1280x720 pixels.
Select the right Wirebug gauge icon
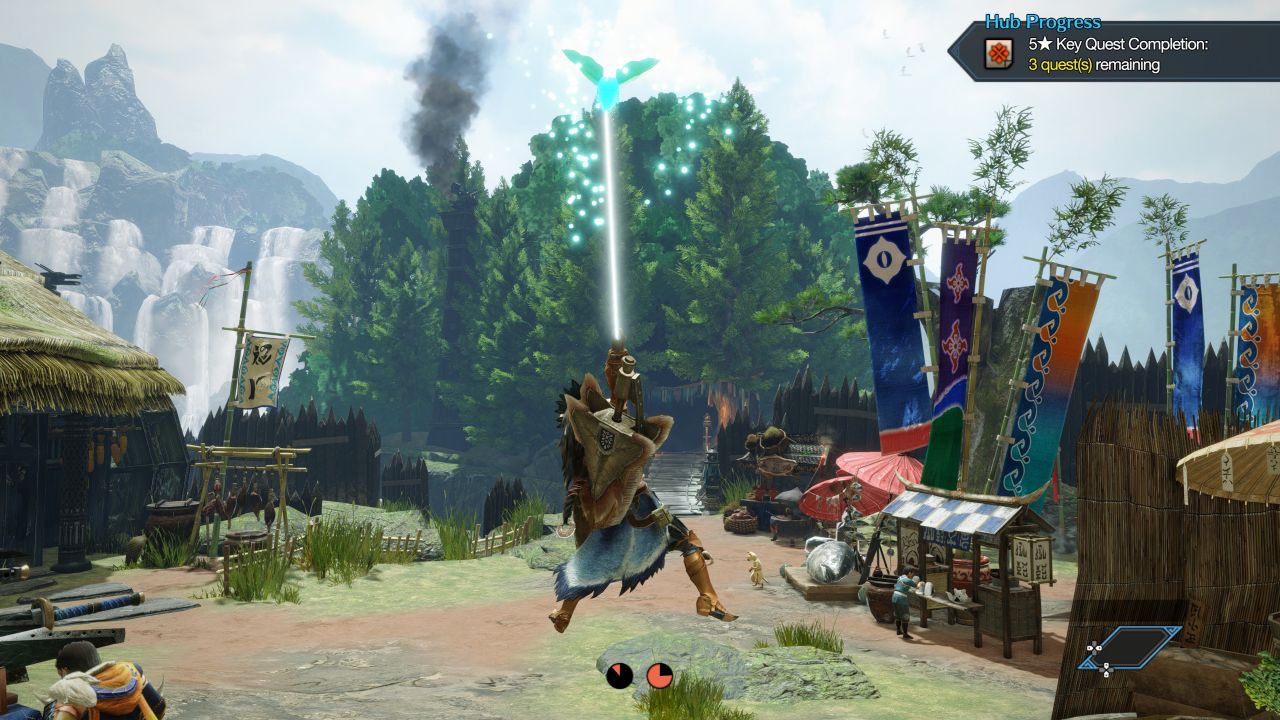tap(658, 674)
